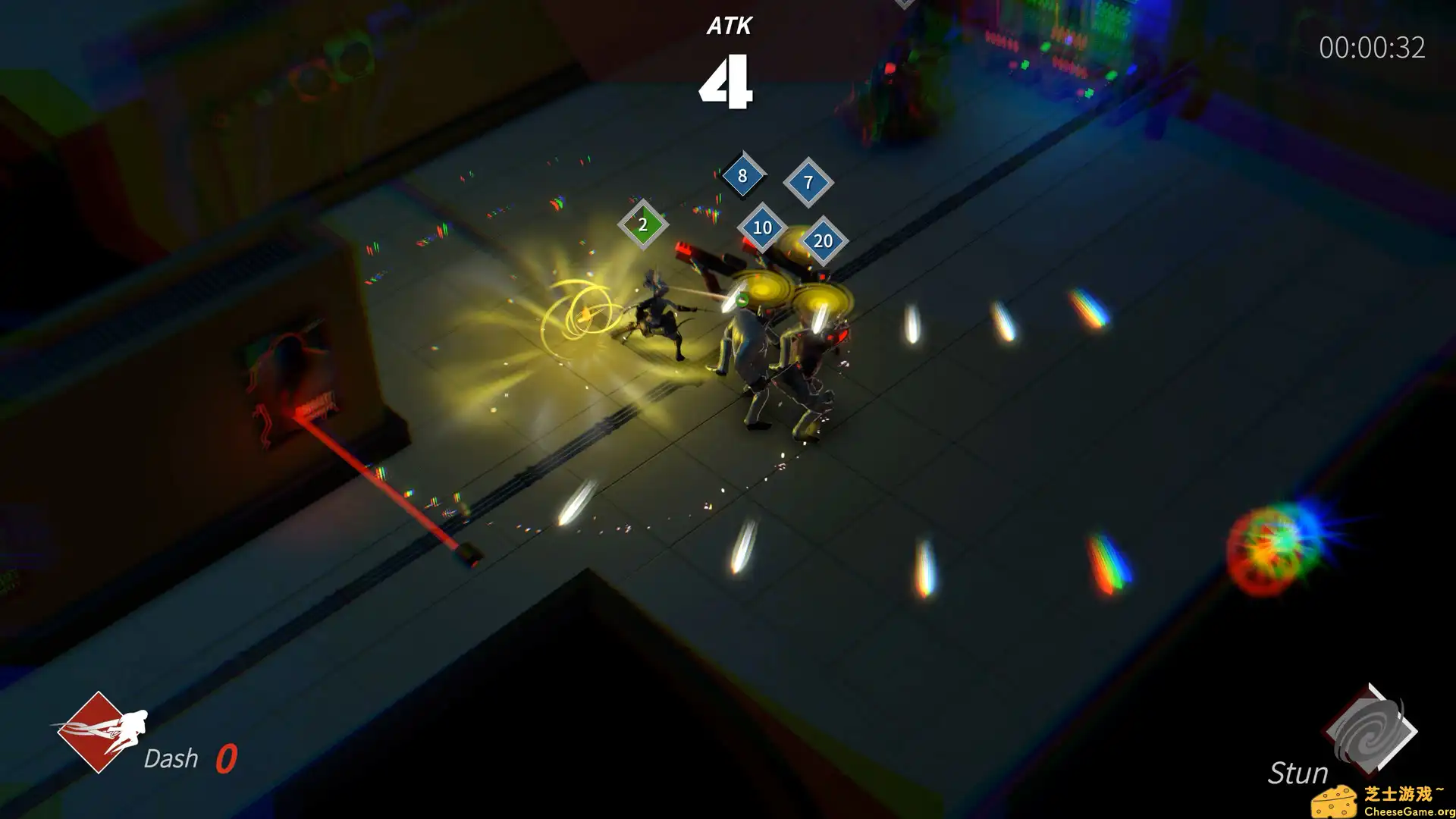Expand the ATK counter at the top
Viewport: 1456px width, 819px height.
730,57
